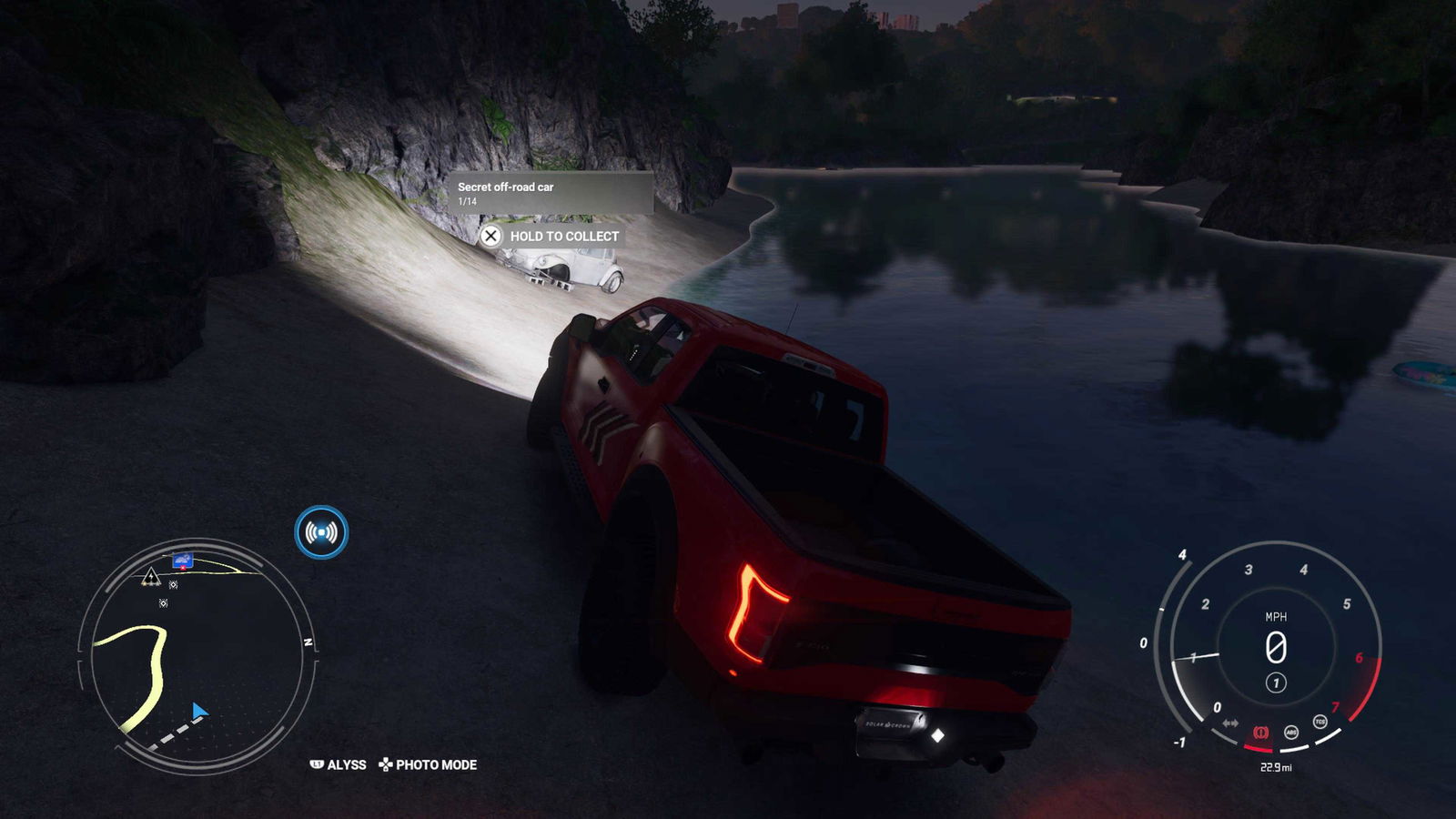Viewport: 1456px width, 819px height.
Task: Open the Secret off-road car tooltip
Action: point(550,192)
